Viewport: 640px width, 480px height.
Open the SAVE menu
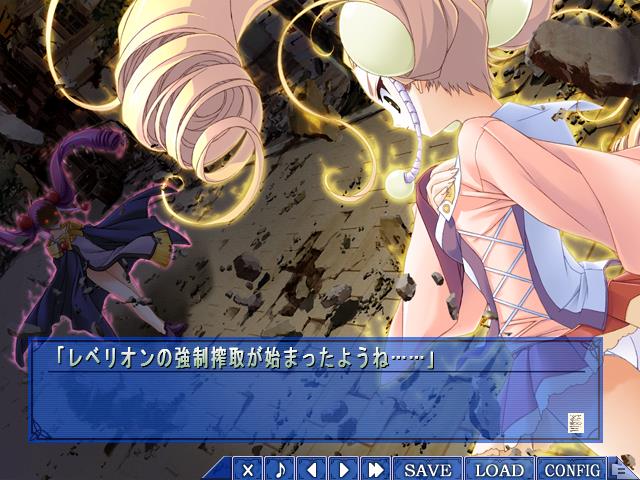click(x=428, y=469)
